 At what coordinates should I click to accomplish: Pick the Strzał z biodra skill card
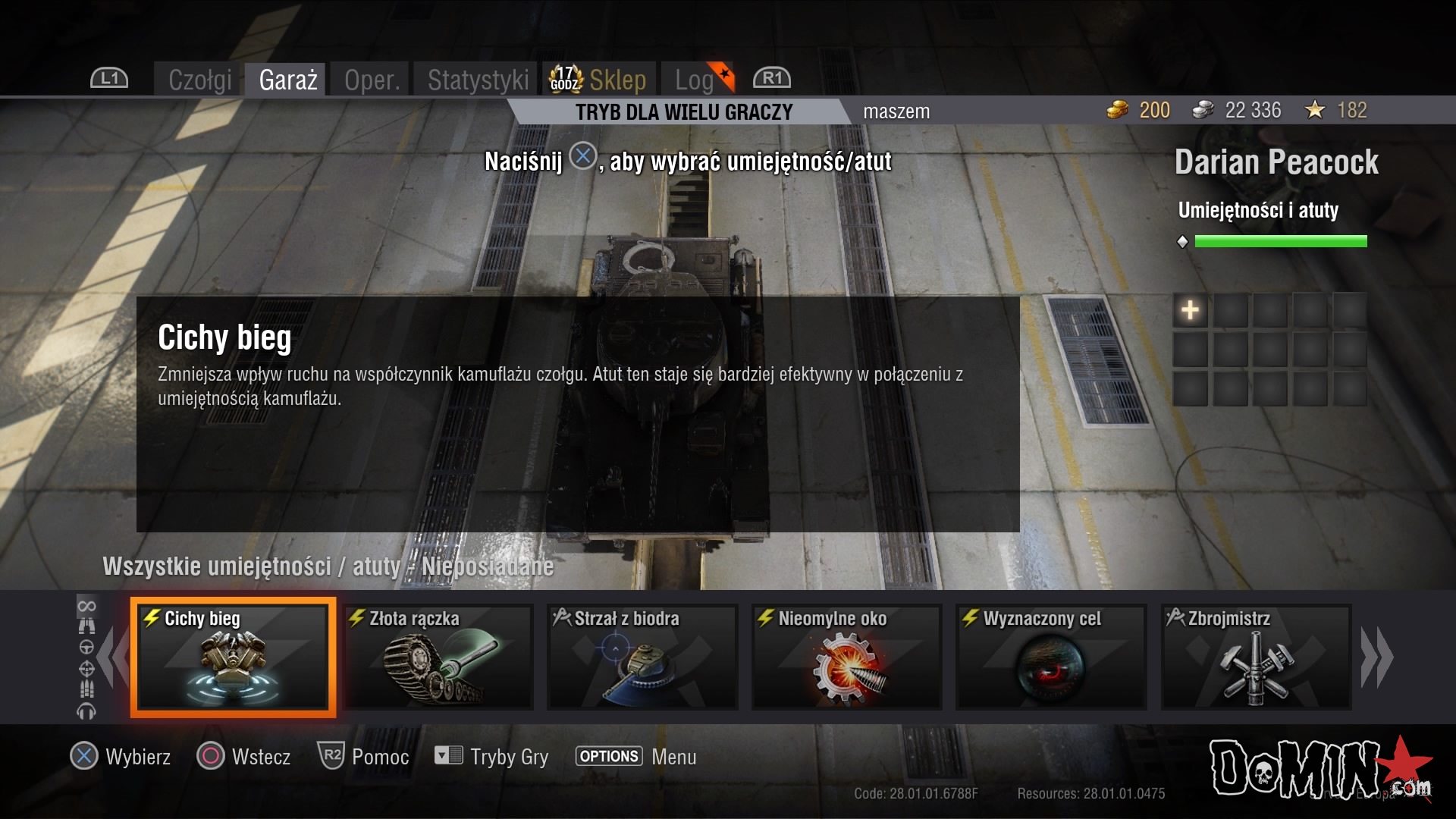[x=642, y=657]
